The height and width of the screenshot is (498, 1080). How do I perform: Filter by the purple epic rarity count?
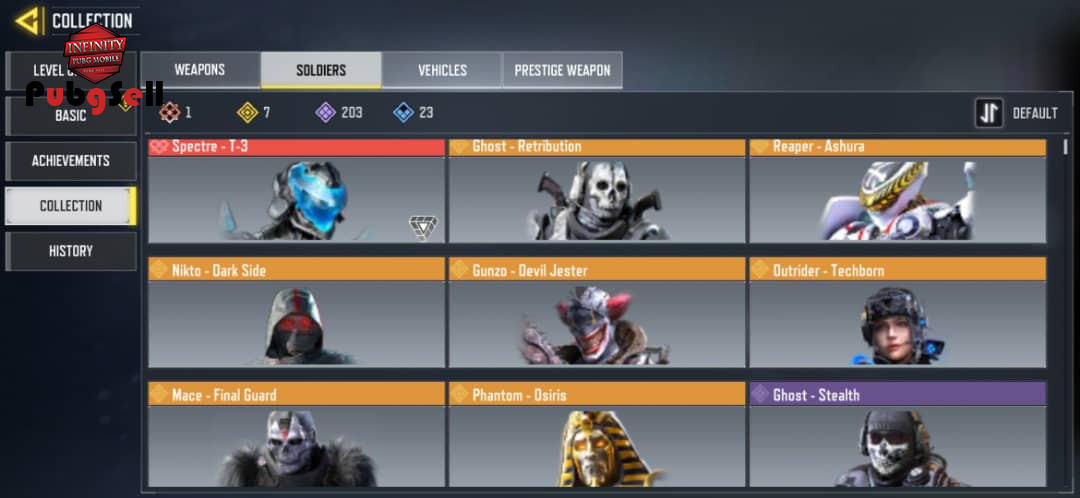tap(339, 112)
